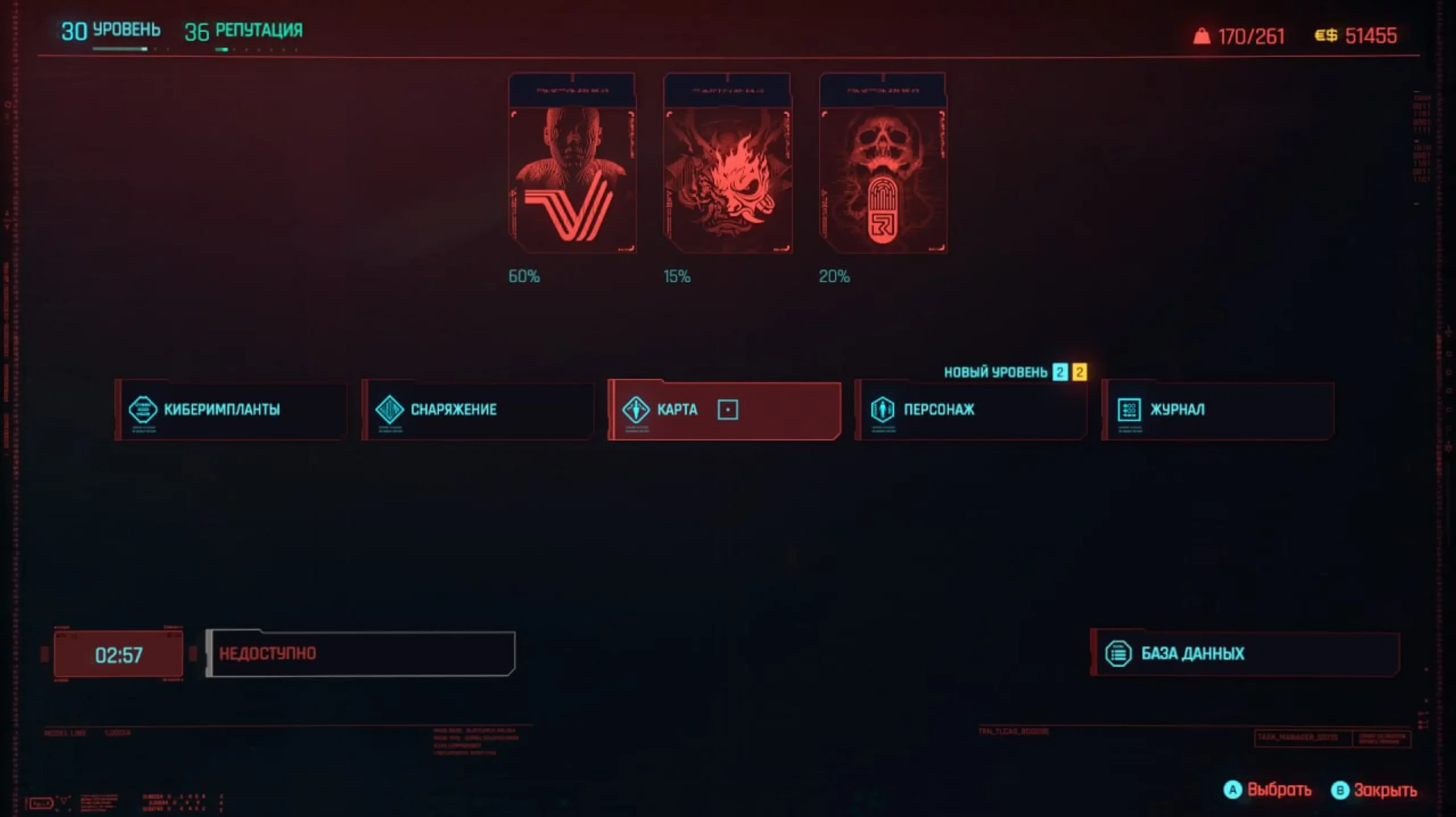The image size is (1456, 817).
Task: Select the skull relic chip card
Action: tap(883, 164)
